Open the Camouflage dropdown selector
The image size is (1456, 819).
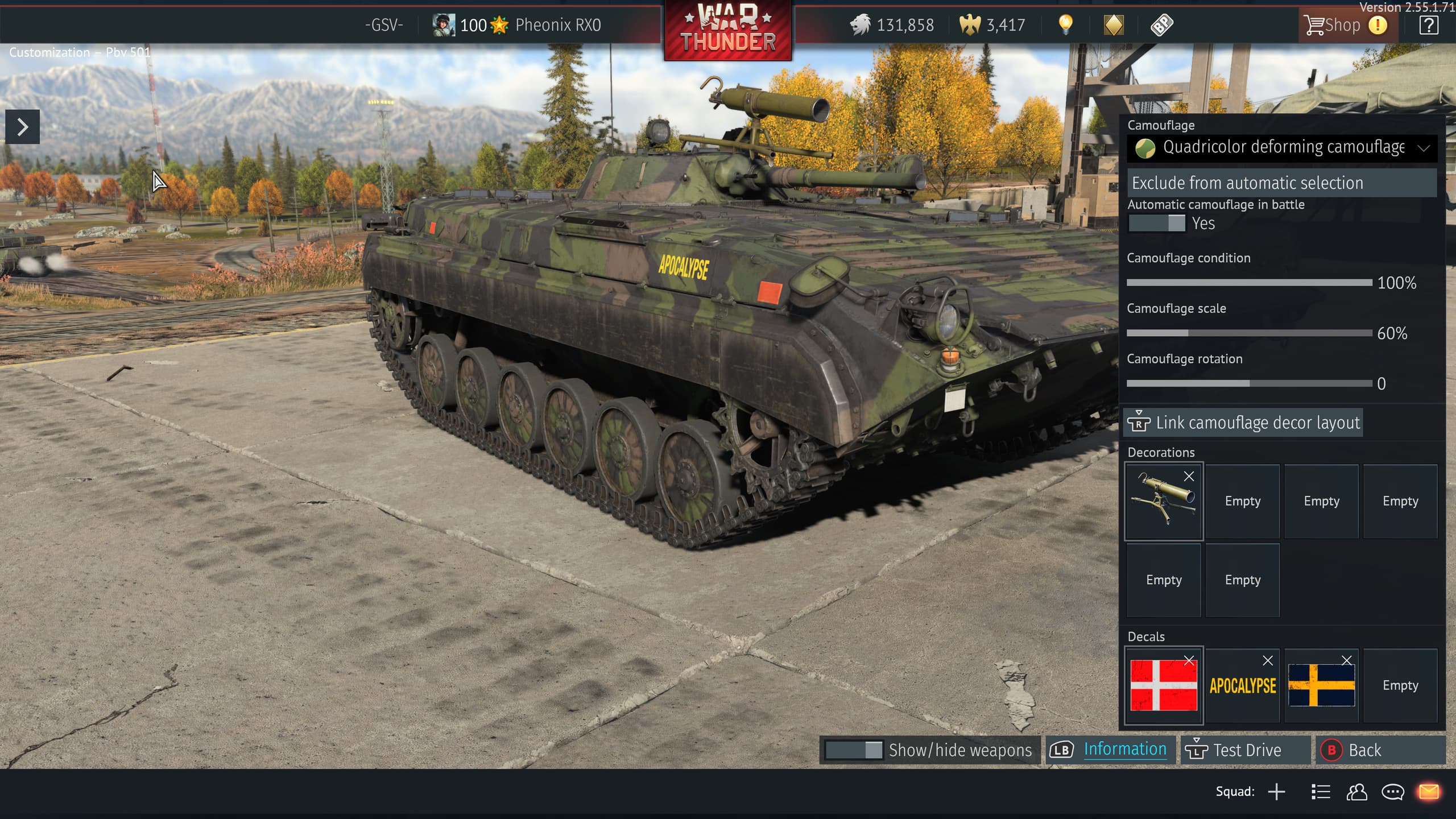point(1282,148)
